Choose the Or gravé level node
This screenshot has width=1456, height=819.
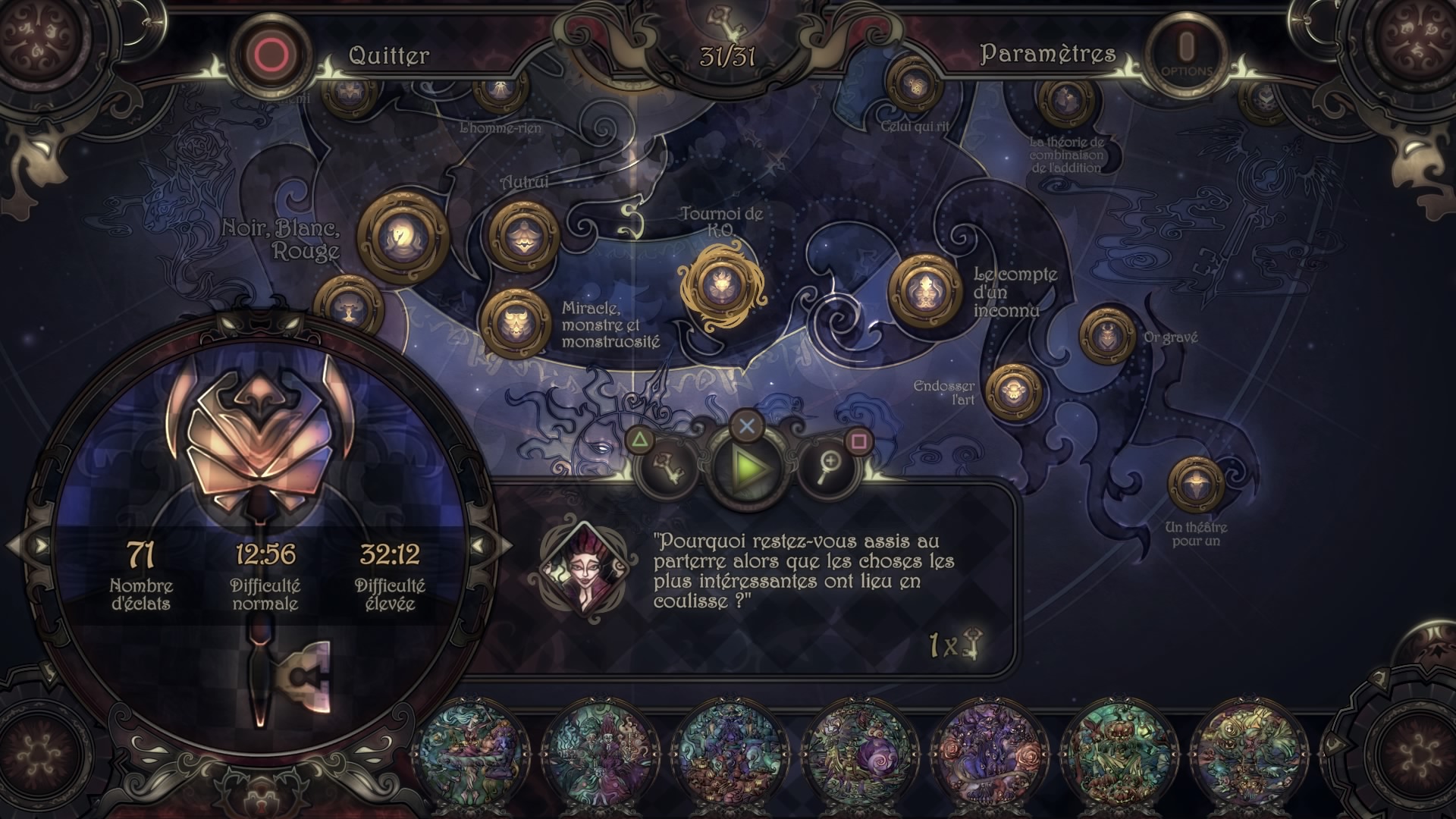pyautogui.click(x=1107, y=336)
